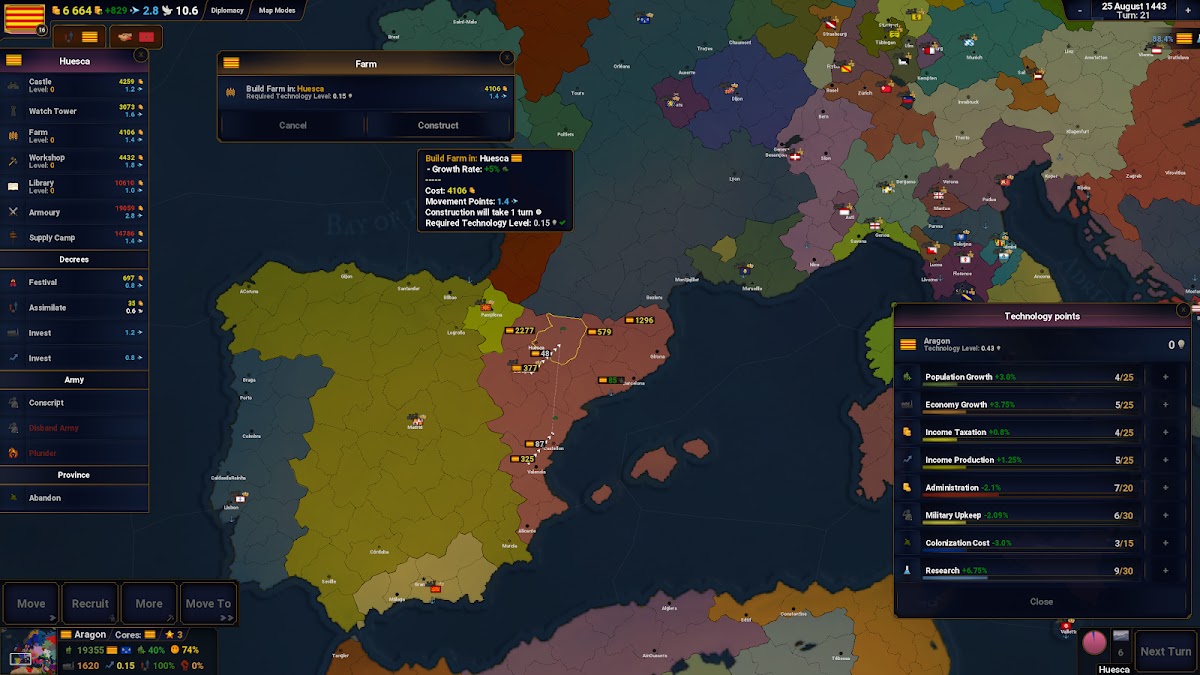
Task: Pick the Library building row
Action: click(75, 186)
